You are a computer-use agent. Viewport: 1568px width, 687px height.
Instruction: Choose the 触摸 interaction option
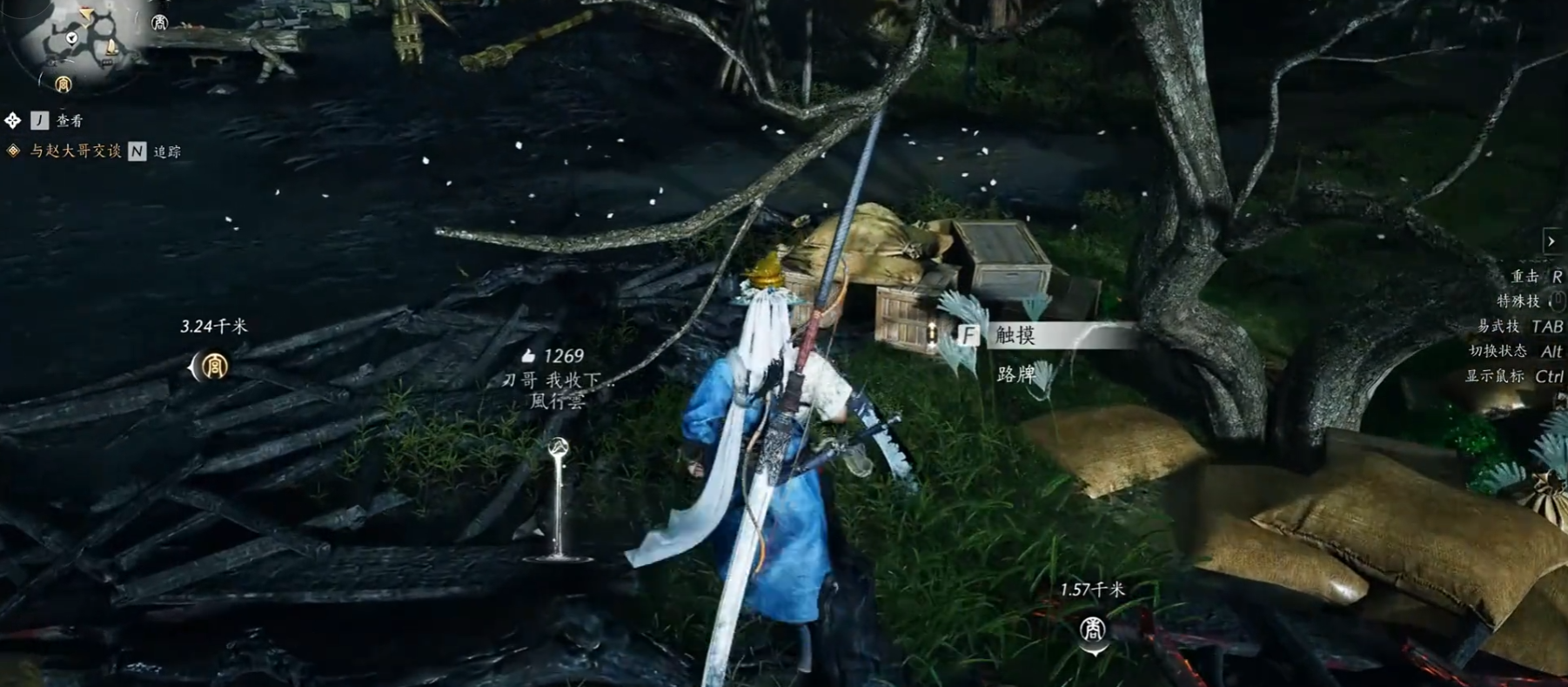pyautogui.click(x=1015, y=335)
